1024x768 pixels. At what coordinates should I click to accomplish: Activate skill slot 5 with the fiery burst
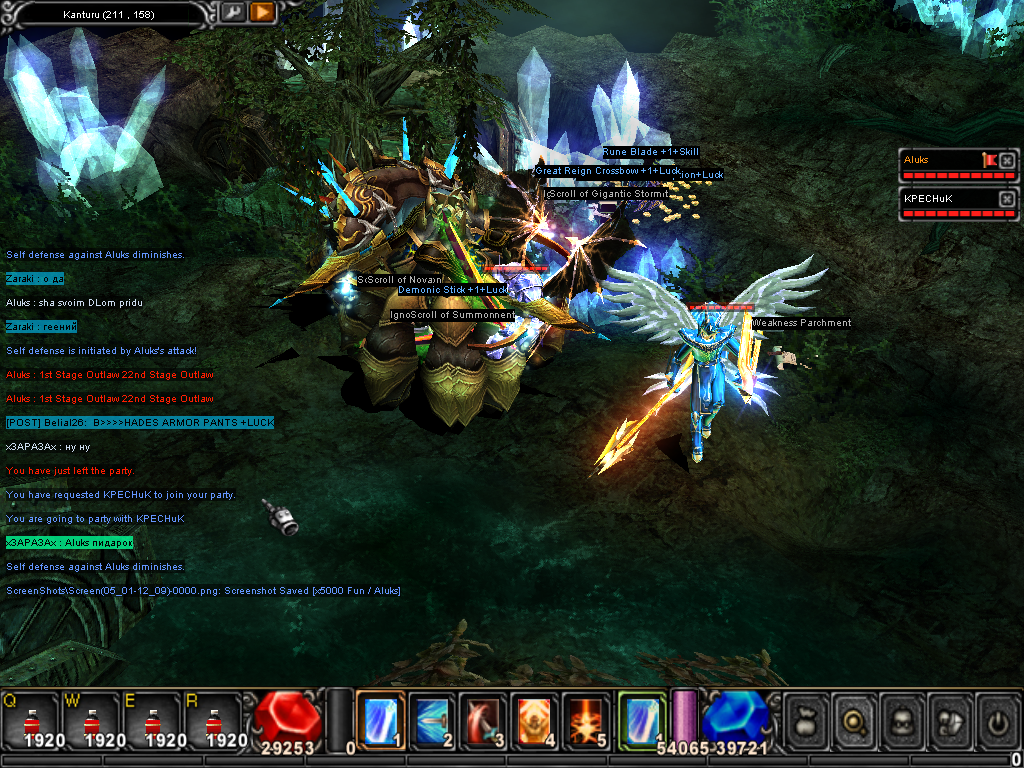586,719
